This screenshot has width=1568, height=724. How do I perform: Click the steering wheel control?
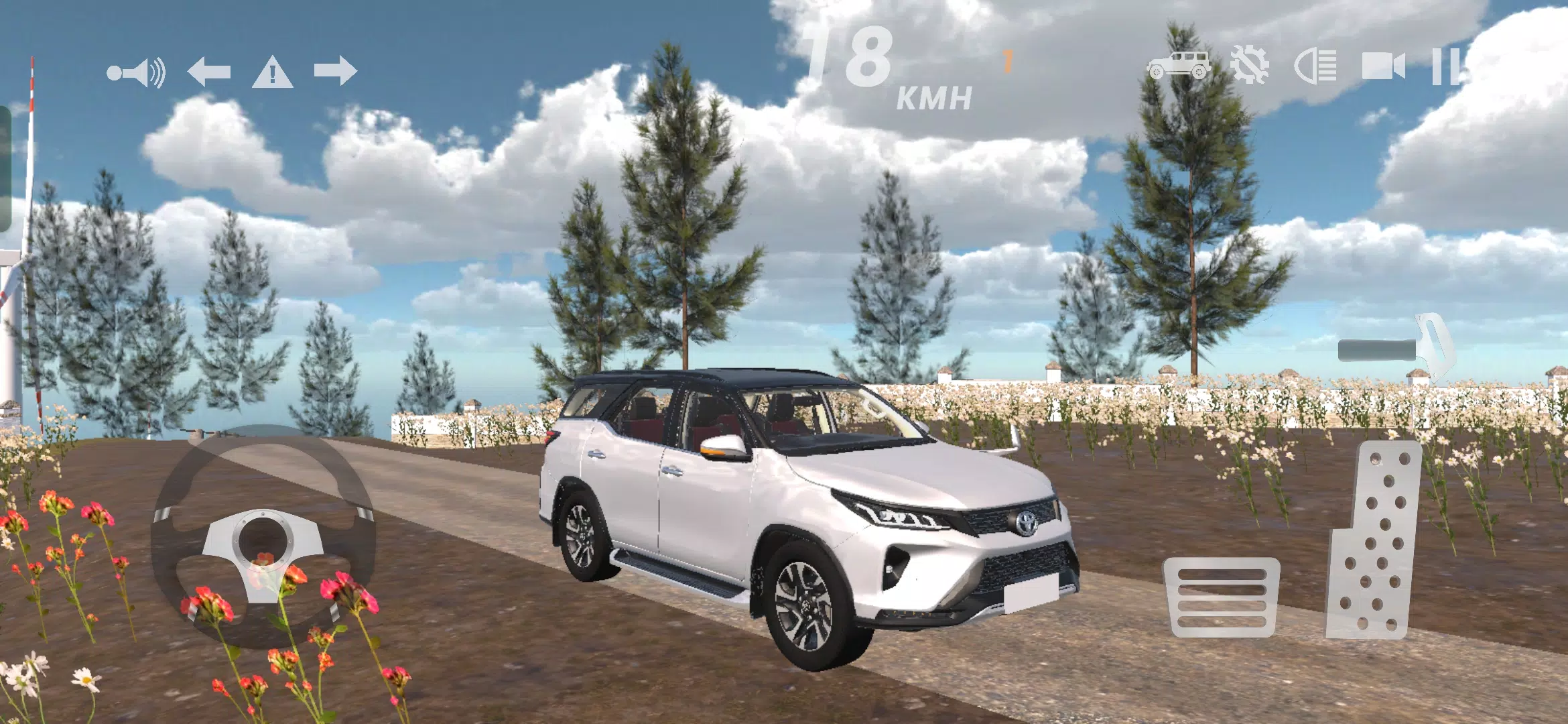(263, 536)
